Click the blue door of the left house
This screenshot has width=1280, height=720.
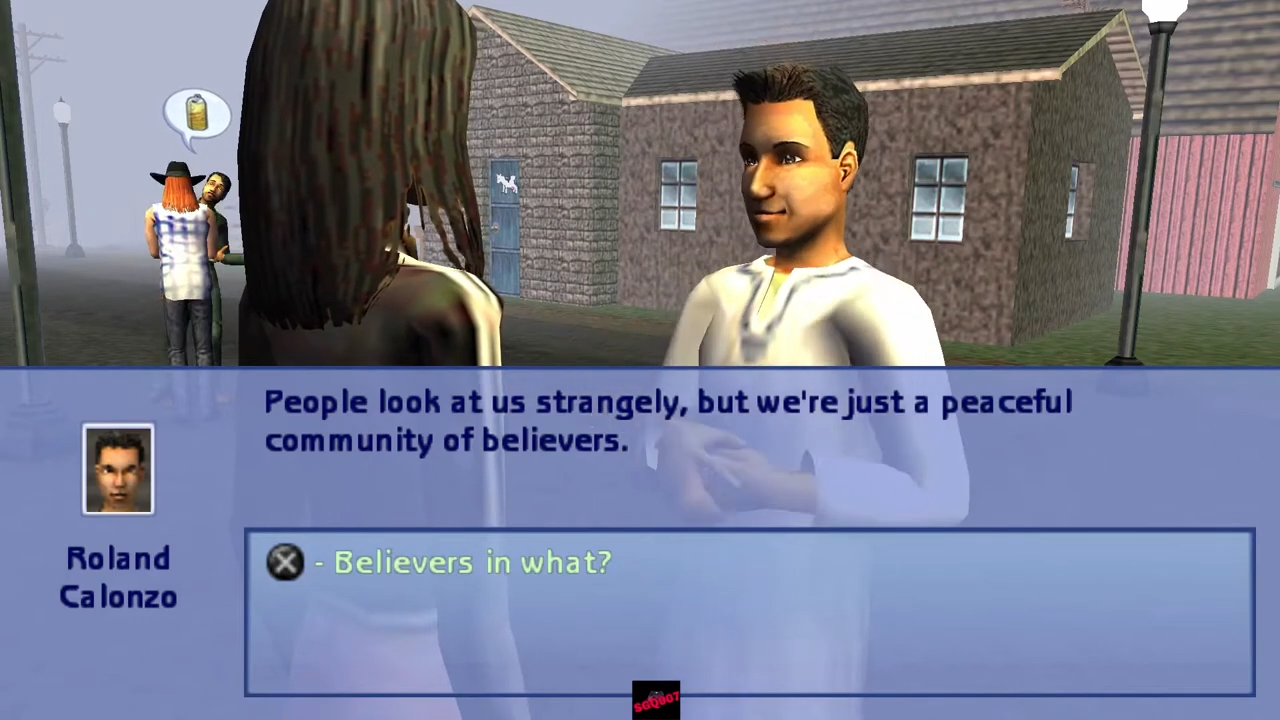[x=506, y=230]
